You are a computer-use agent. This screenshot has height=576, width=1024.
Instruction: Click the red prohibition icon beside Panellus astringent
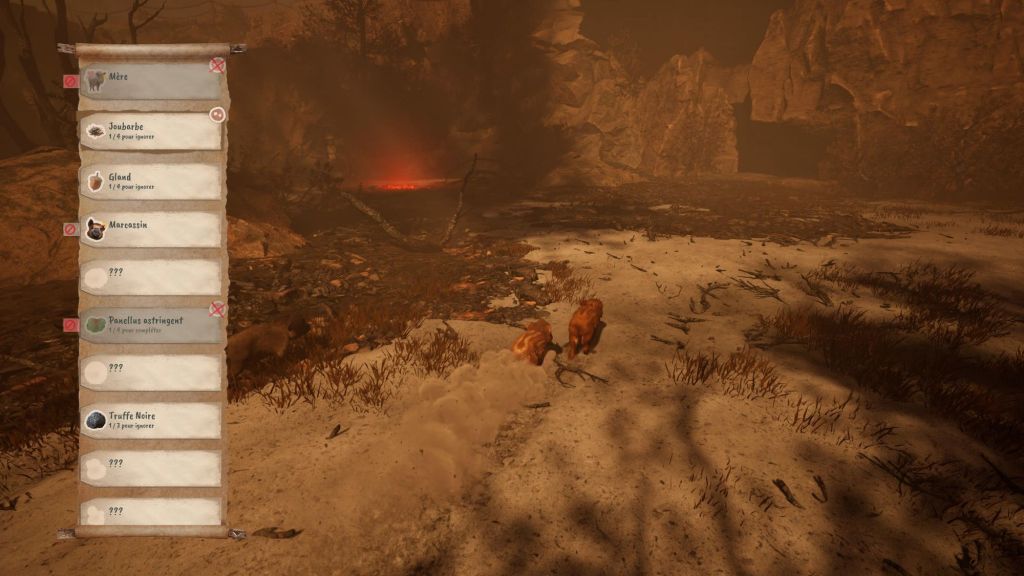(x=70, y=325)
